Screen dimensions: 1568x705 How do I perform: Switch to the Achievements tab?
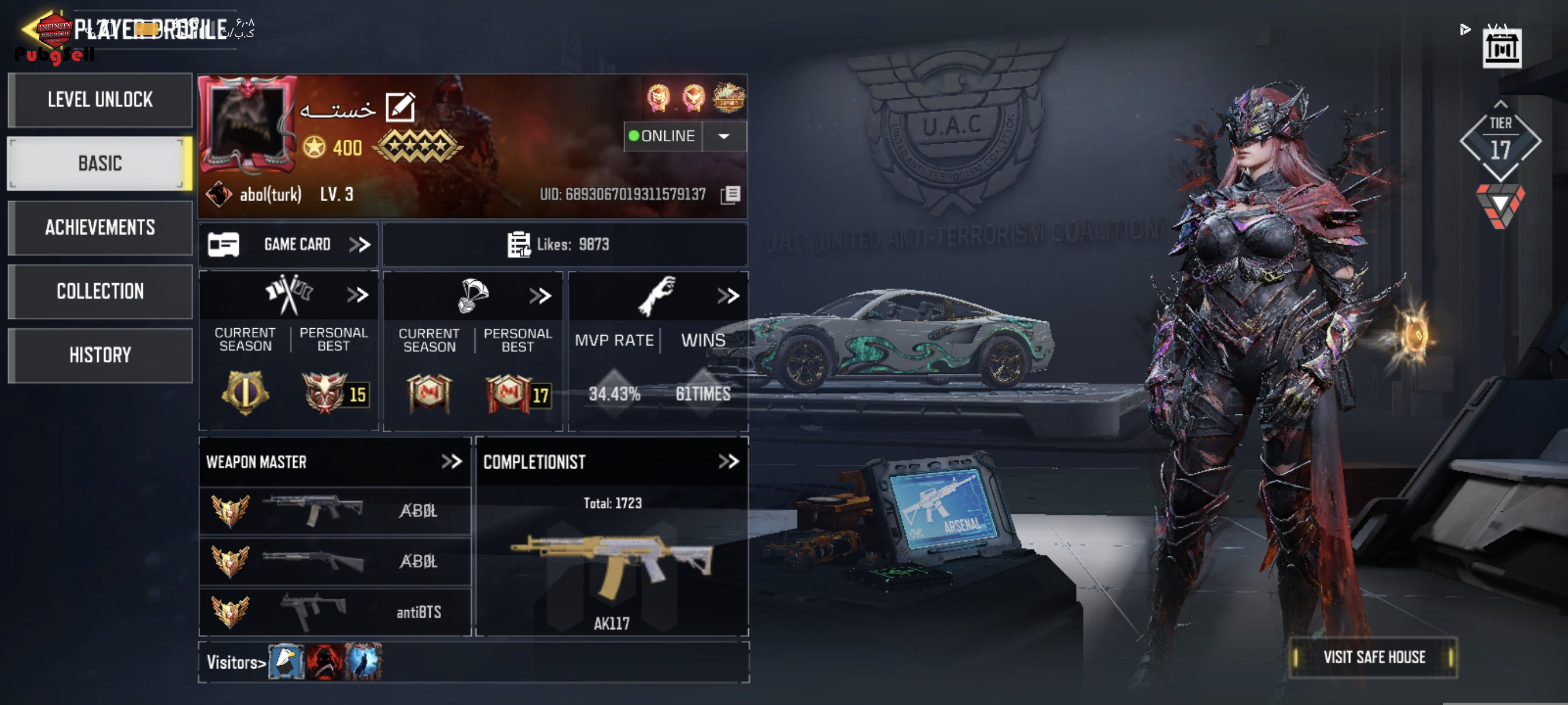click(100, 228)
